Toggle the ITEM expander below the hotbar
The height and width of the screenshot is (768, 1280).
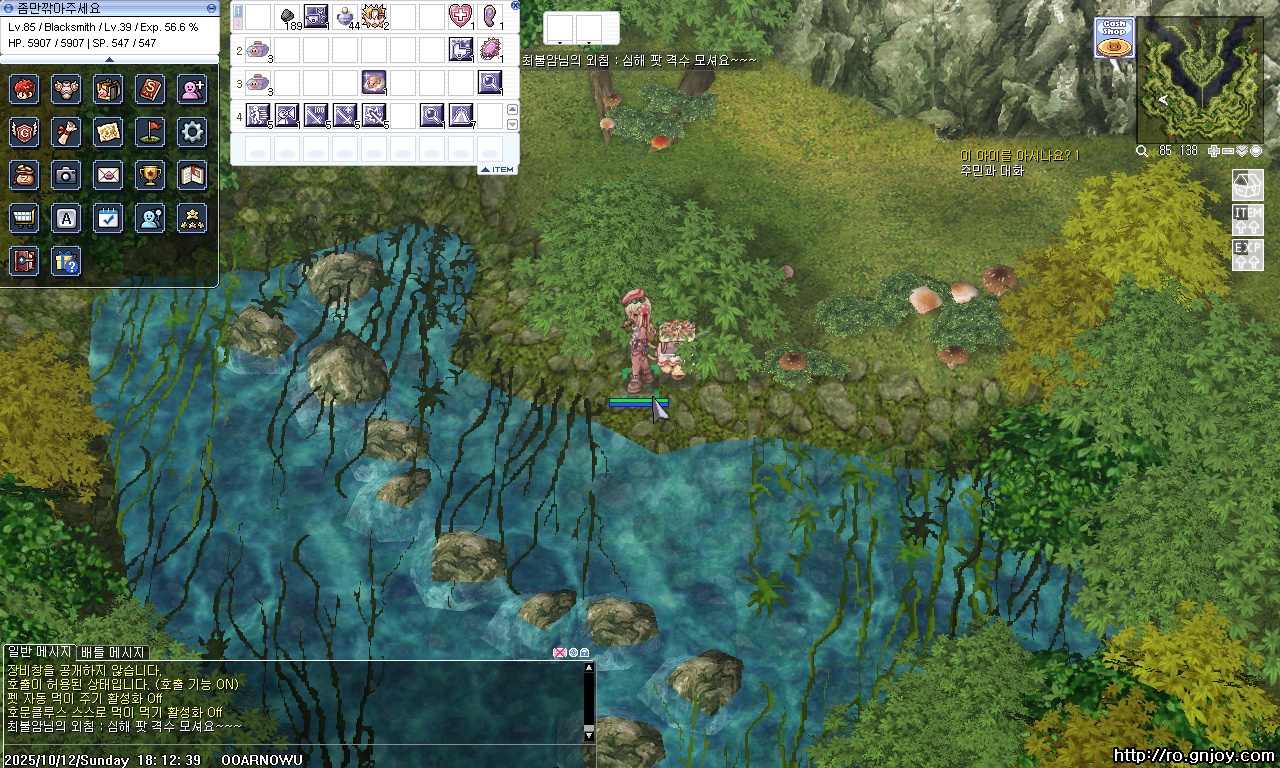point(497,169)
